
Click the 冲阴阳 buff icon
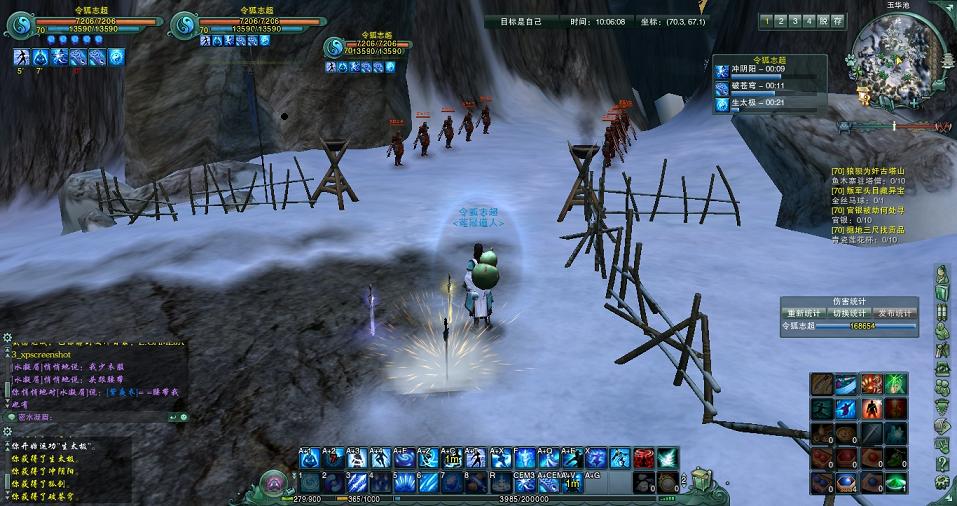click(722, 70)
